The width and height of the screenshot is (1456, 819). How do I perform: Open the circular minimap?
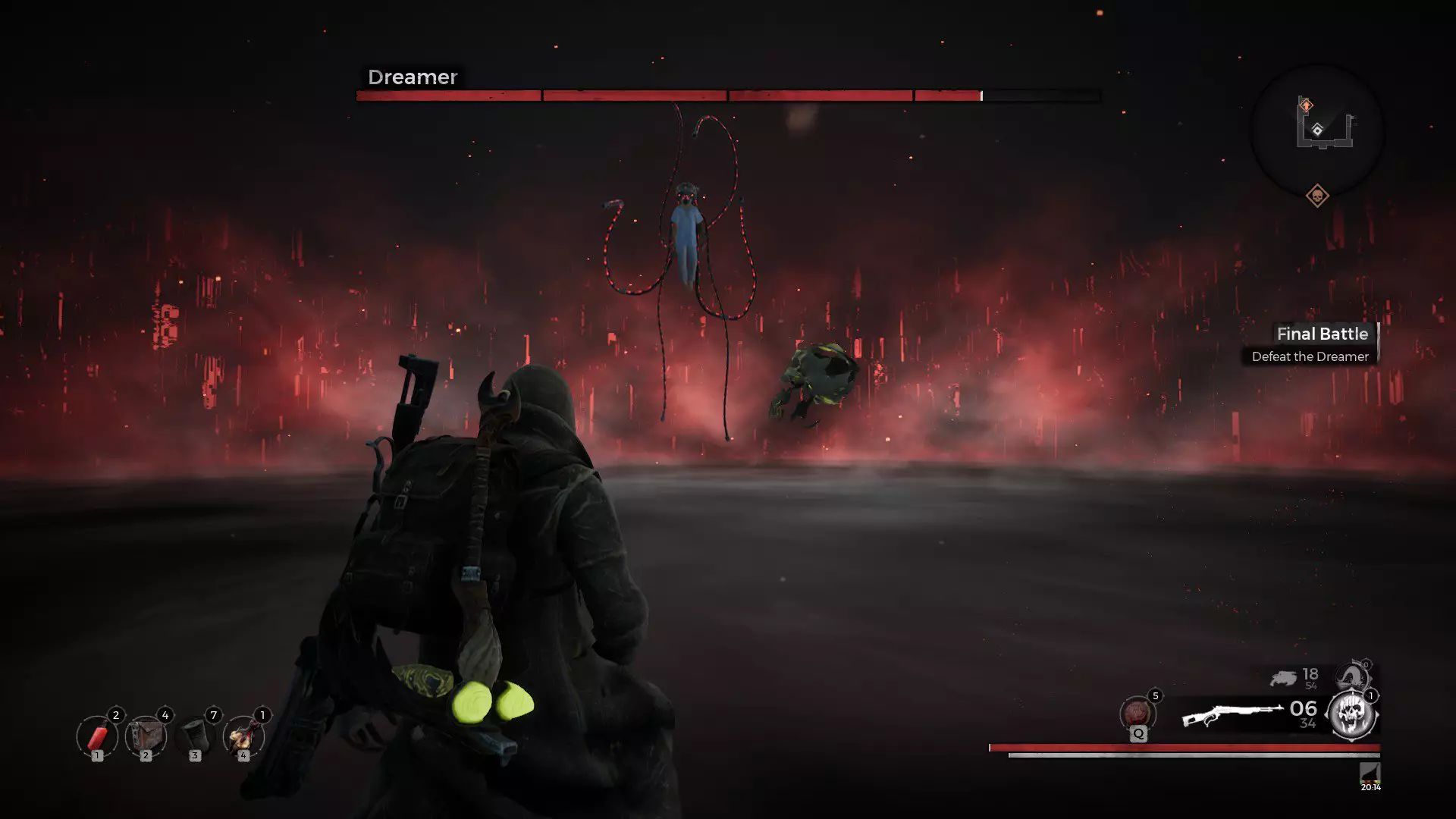[1317, 132]
